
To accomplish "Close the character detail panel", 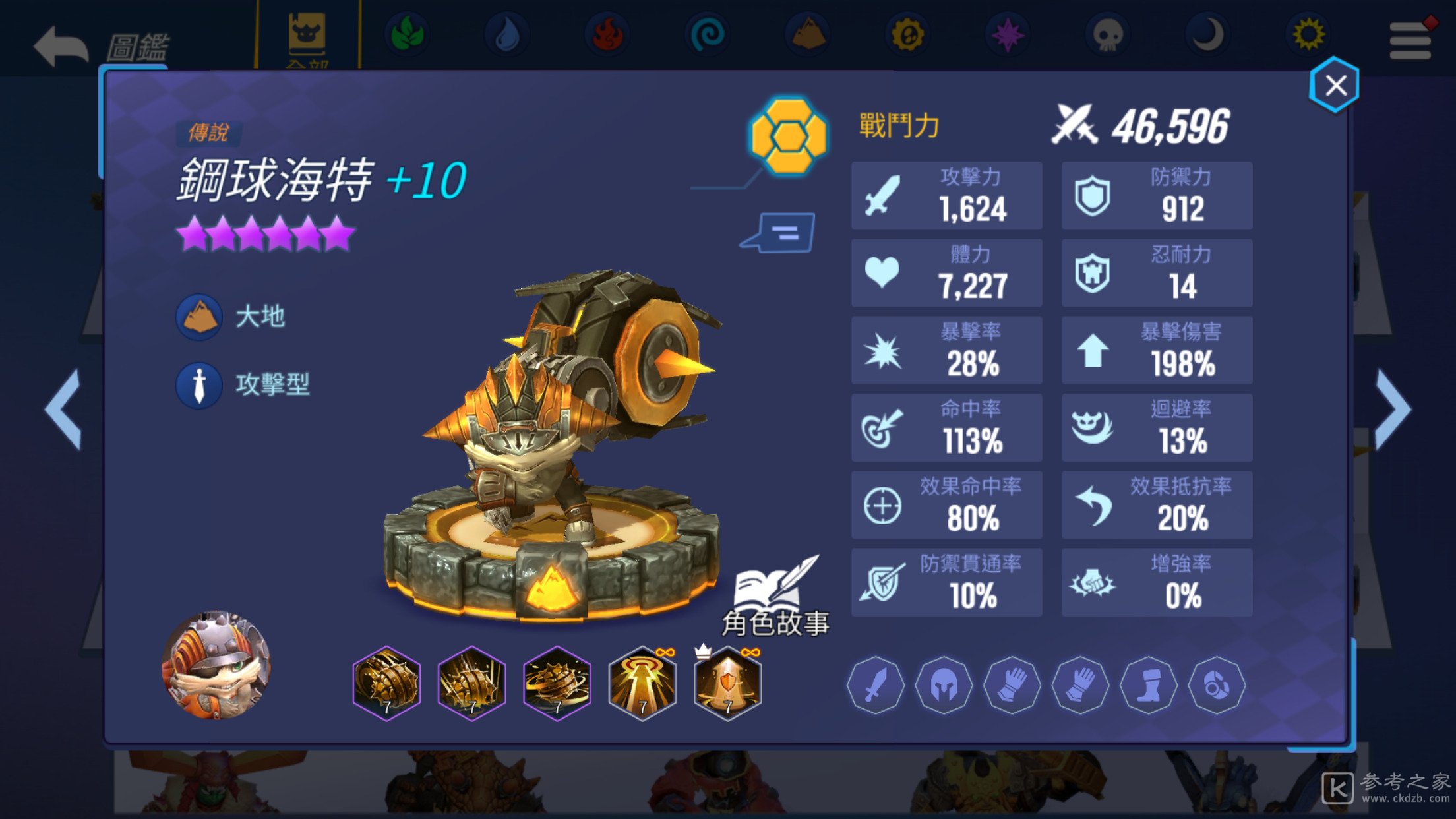I will click(x=1335, y=86).
